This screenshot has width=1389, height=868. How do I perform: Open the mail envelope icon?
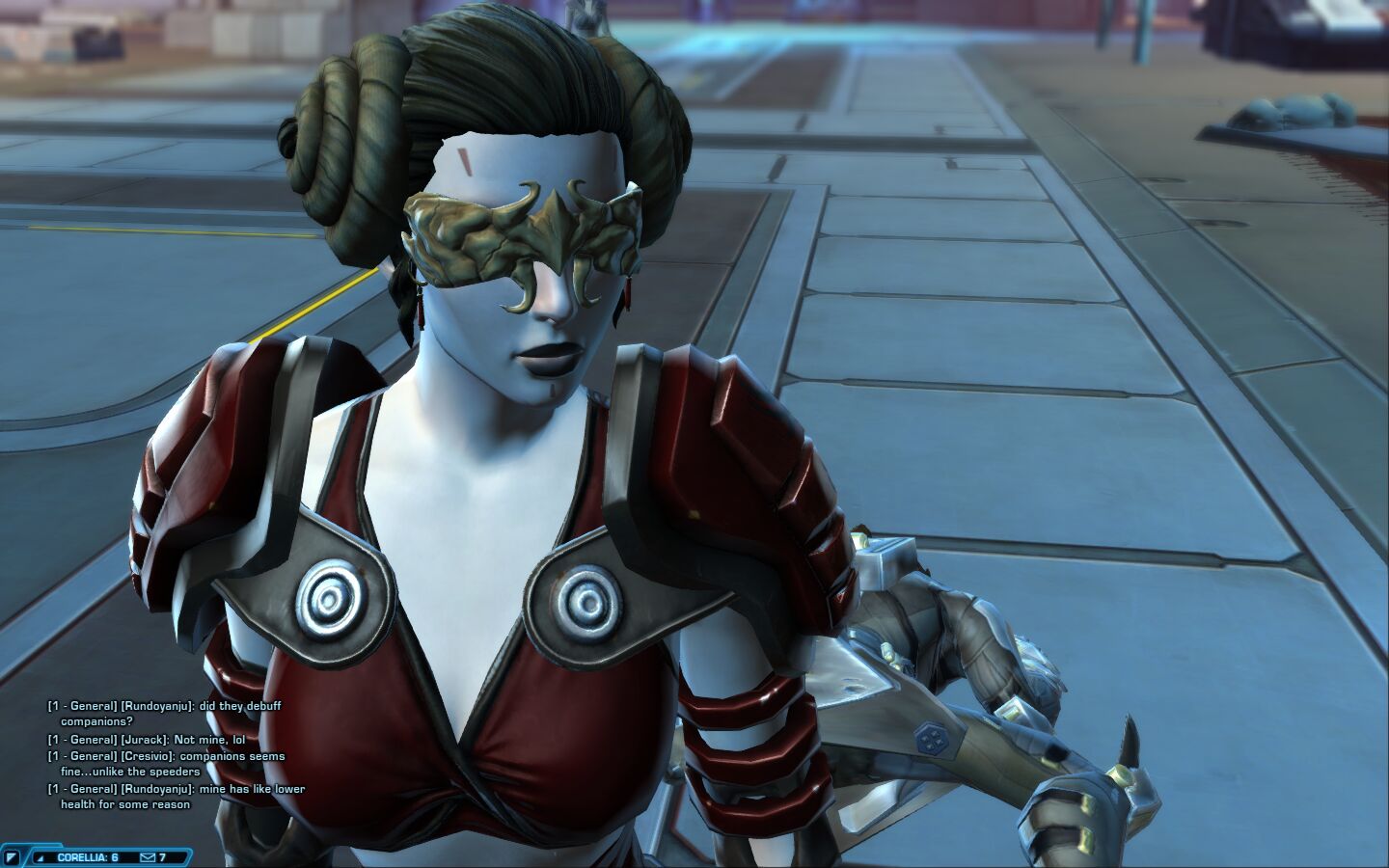pos(148,857)
